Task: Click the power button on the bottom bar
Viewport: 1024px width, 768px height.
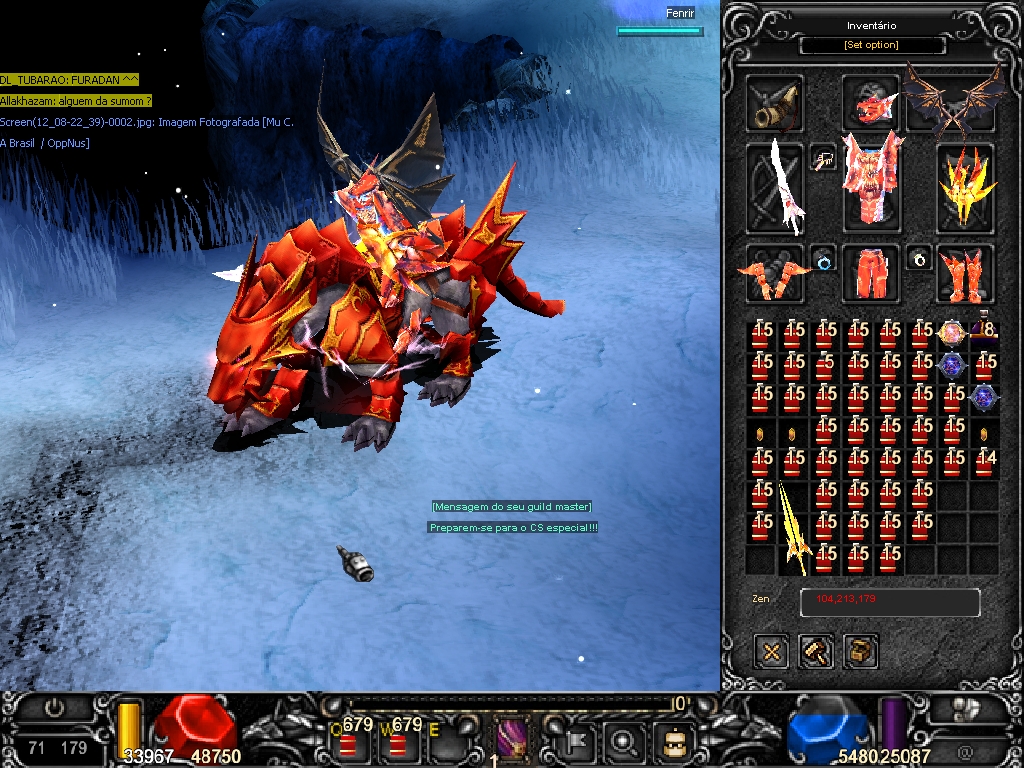Action: pos(54,708)
